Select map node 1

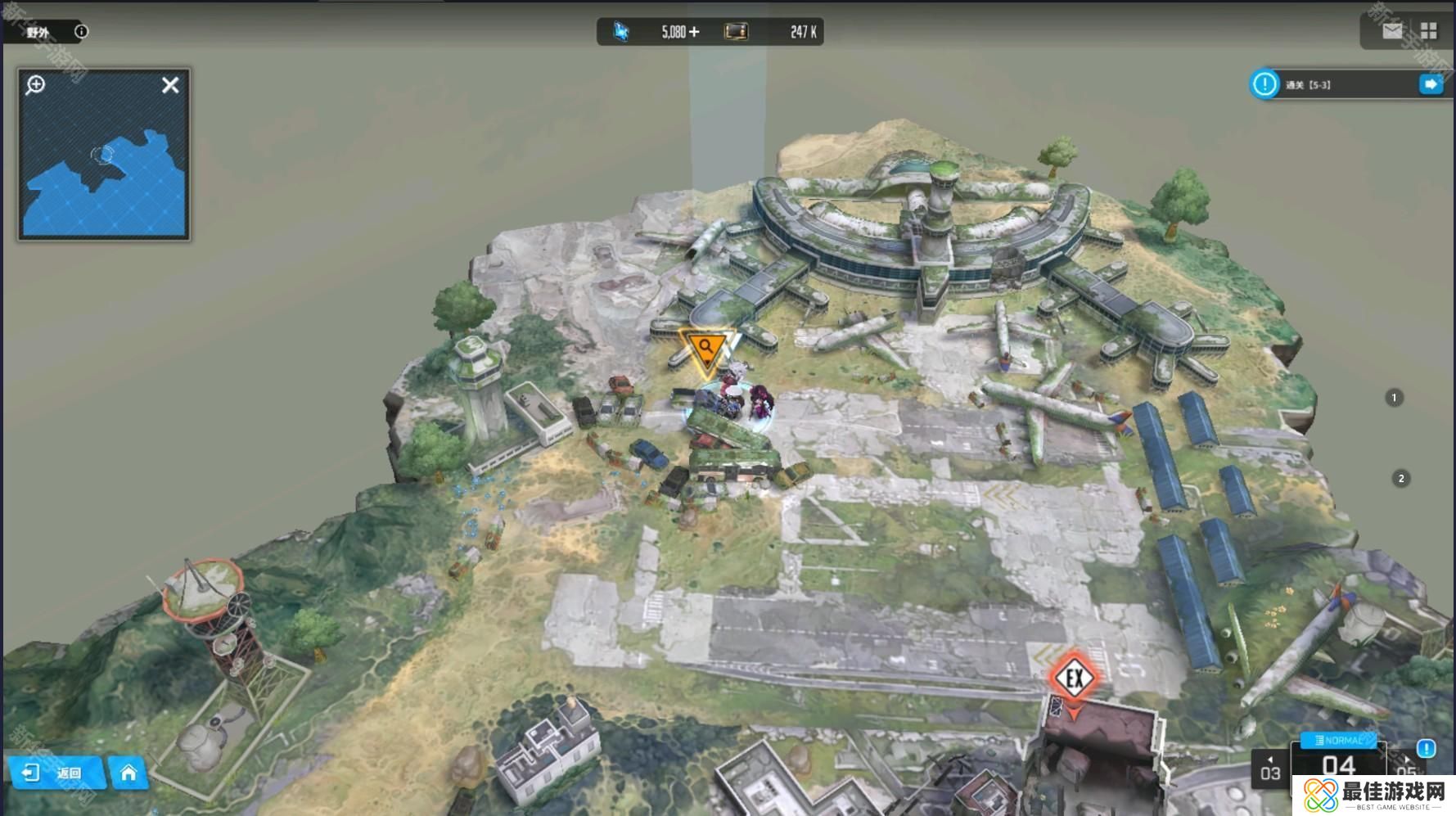click(x=1395, y=398)
